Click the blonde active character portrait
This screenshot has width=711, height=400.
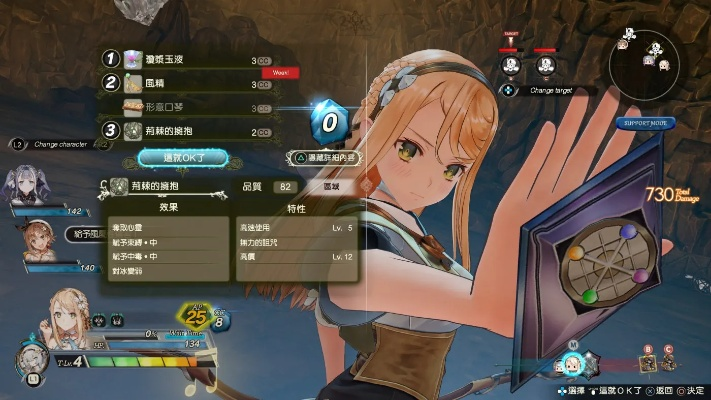pos(62,323)
